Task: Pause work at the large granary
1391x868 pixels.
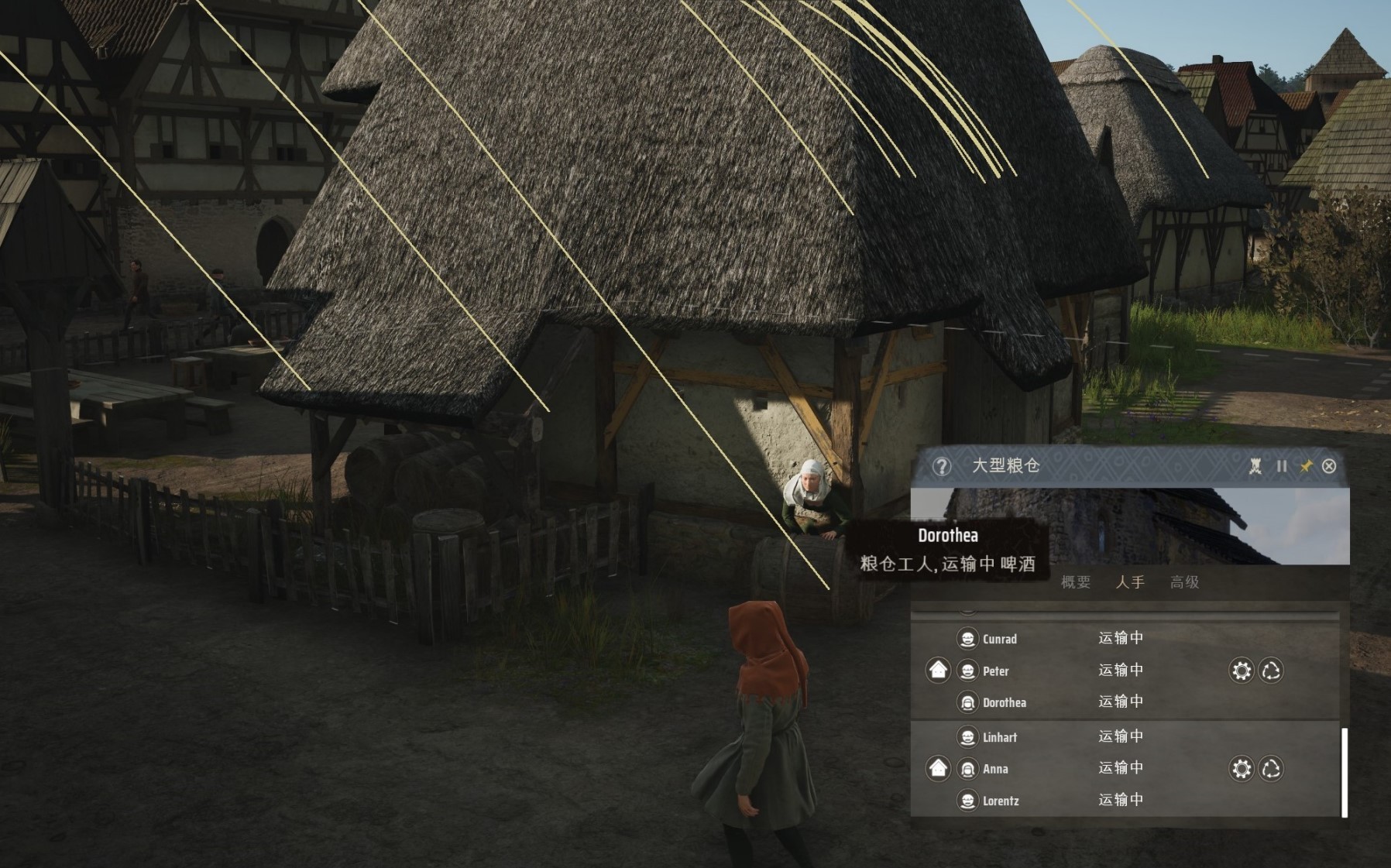Action: pyautogui.click(x=1282, y=466)
